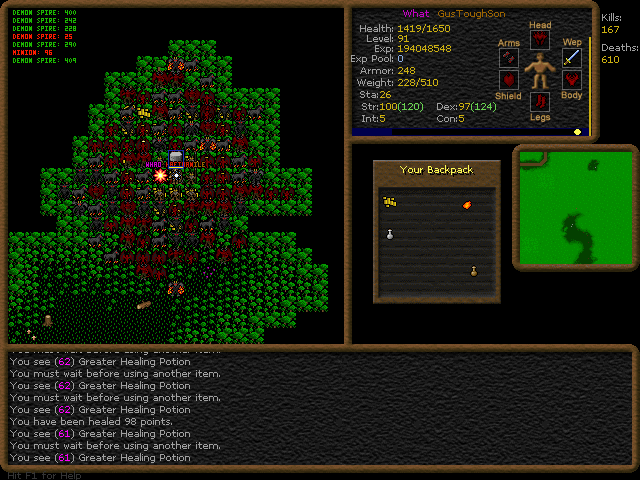Open the Shield equipment slot

pyautogui.click(x=508, y=80)
